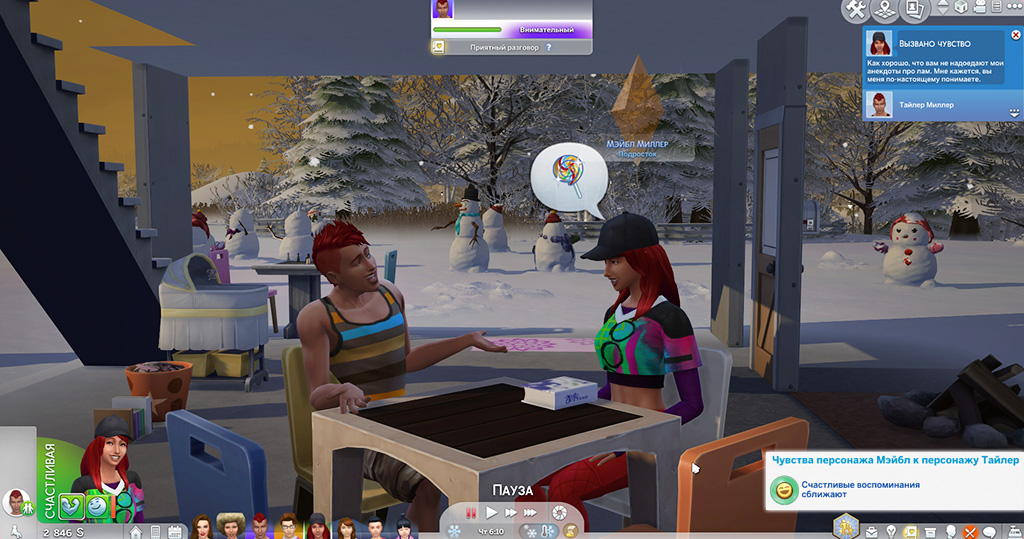Open the household gallery icon
Image resolution: width=1024 pixels, height=539 pixels.
(913, 10)
